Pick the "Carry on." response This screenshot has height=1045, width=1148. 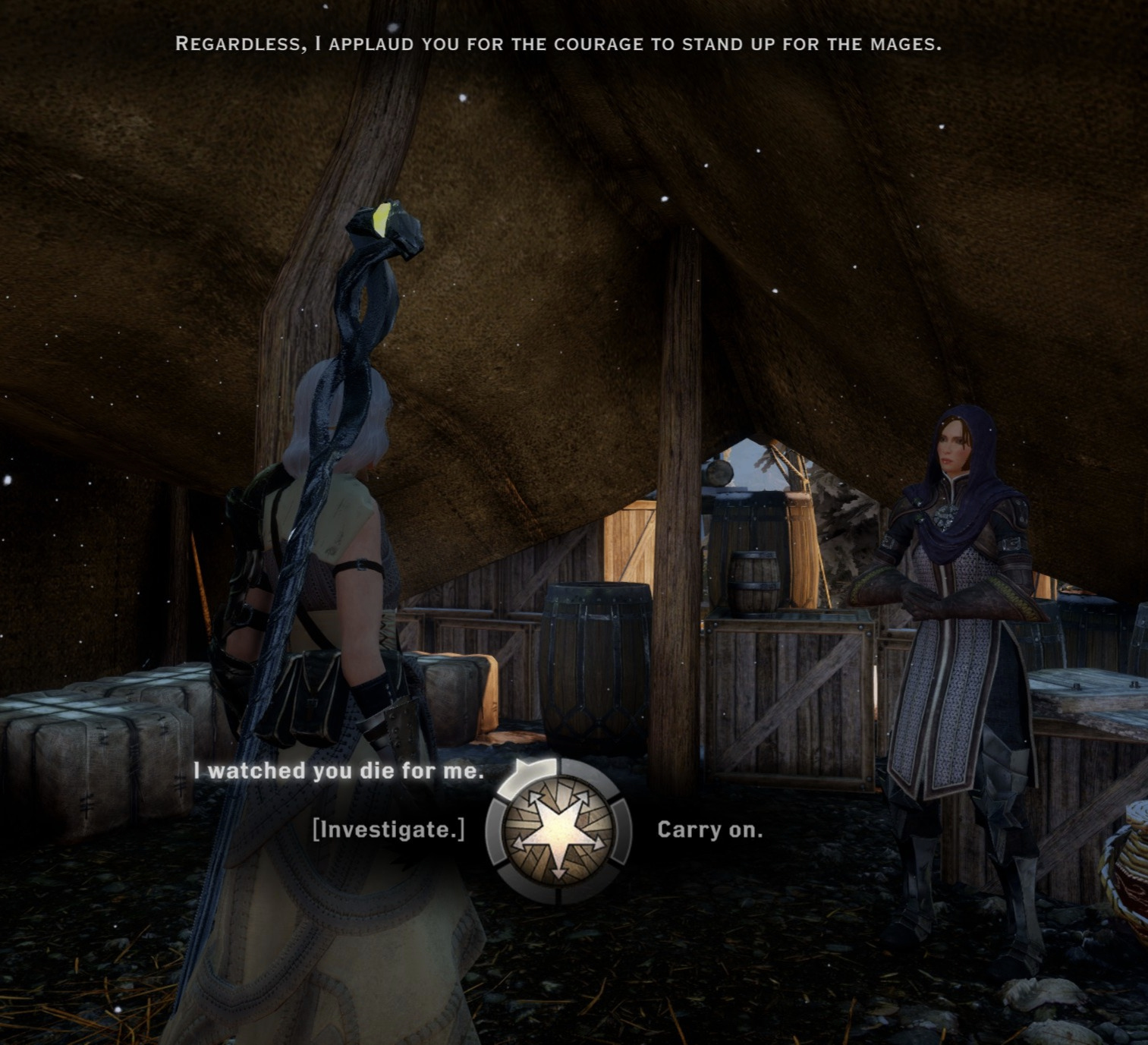[x=709, y=829]
